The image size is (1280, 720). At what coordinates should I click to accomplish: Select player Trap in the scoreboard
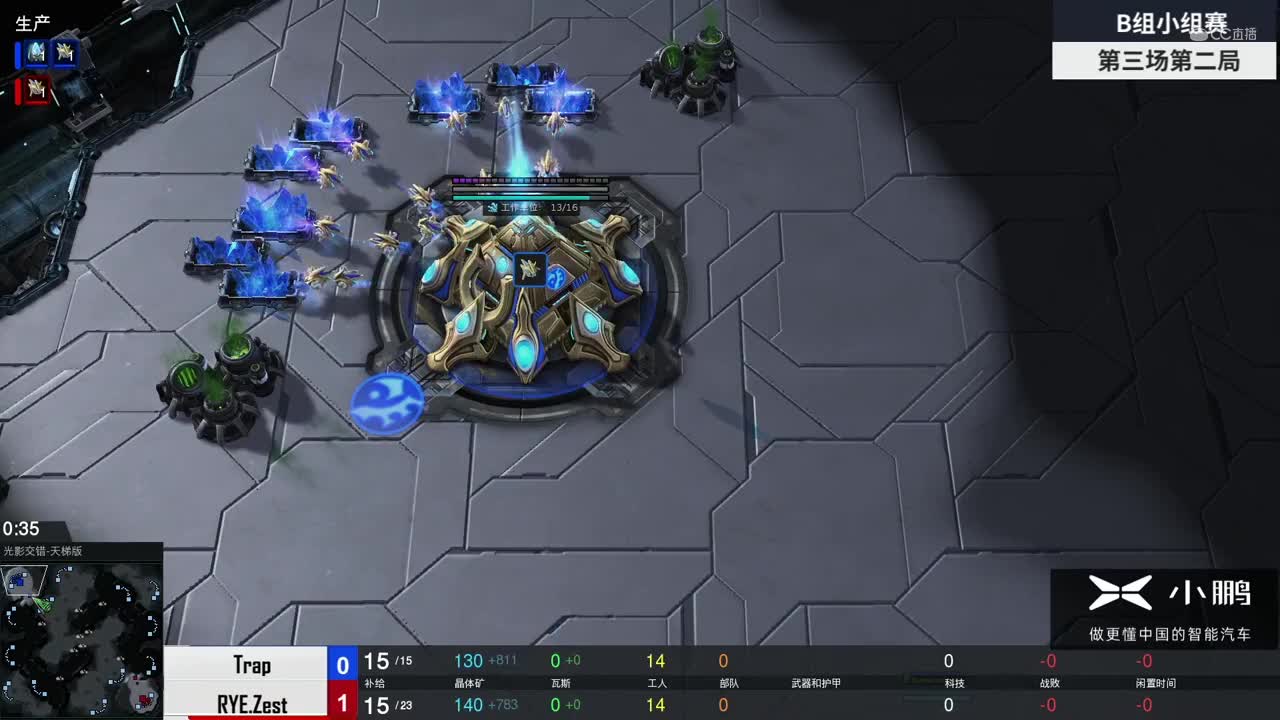[x=252, y=665]
